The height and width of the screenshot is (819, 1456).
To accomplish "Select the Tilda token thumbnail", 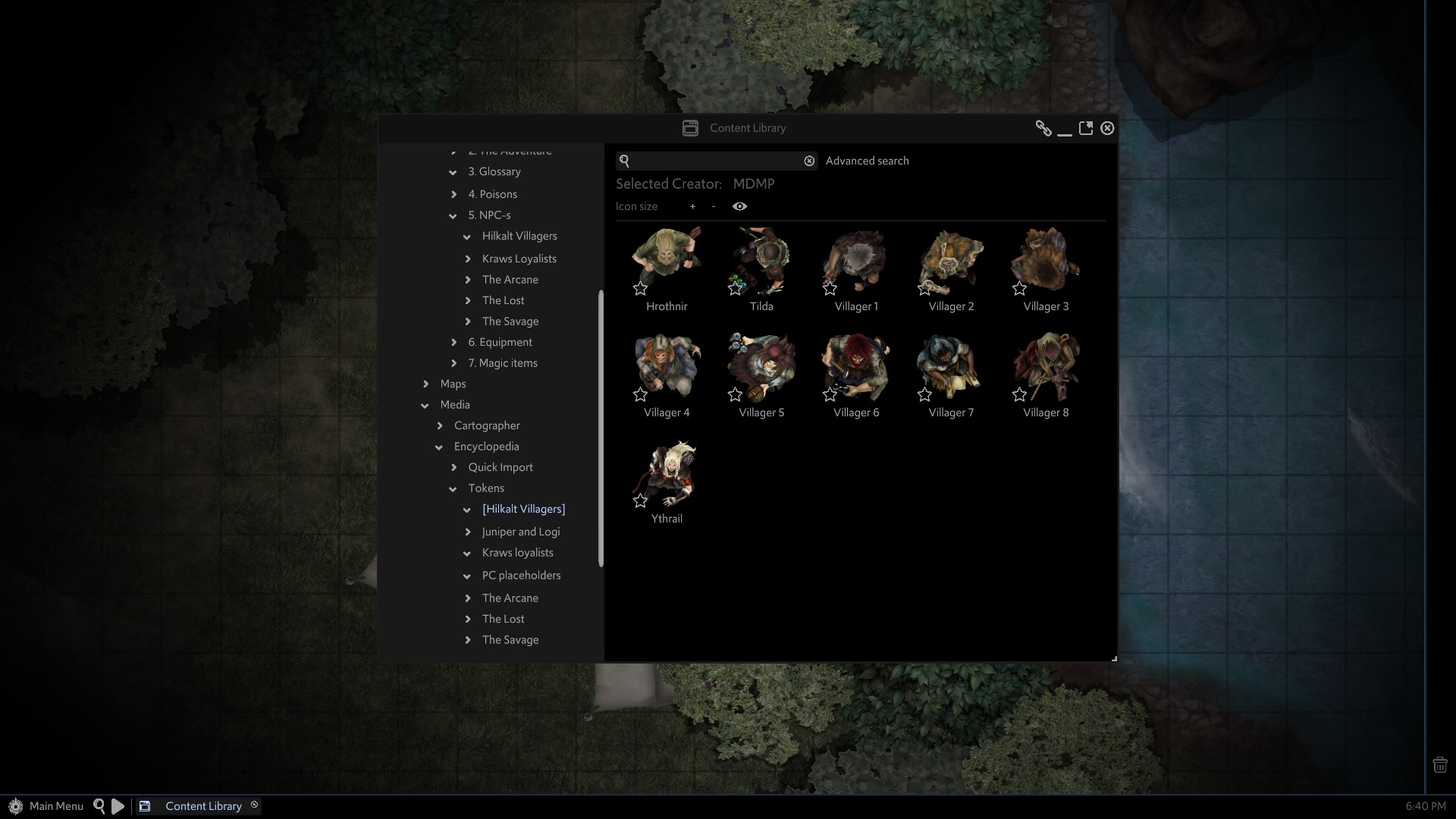I will (x=761, y=262).
